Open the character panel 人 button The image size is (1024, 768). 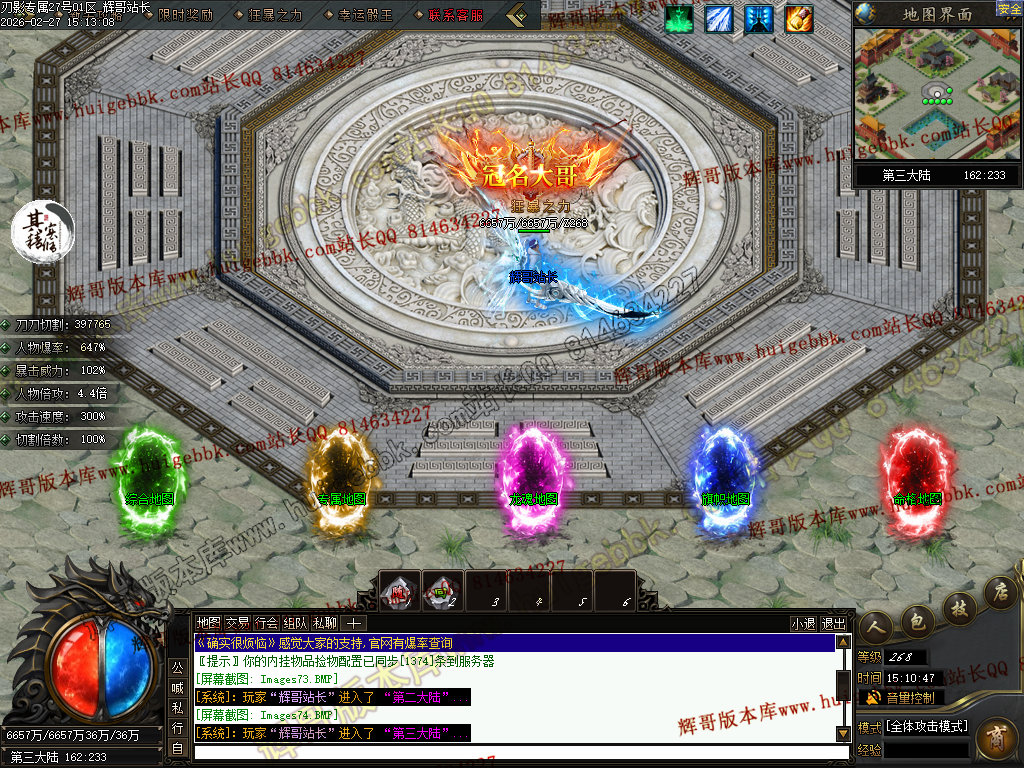(875, 625)
